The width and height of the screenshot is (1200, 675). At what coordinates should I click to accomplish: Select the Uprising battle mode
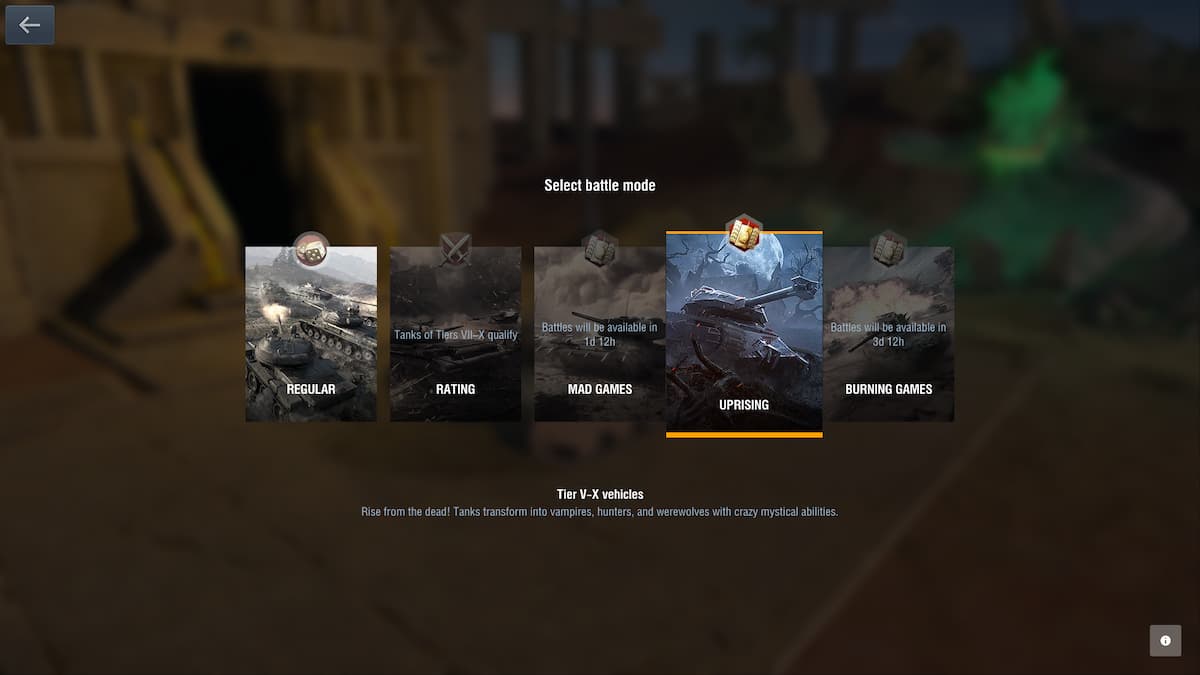[744, 334]
